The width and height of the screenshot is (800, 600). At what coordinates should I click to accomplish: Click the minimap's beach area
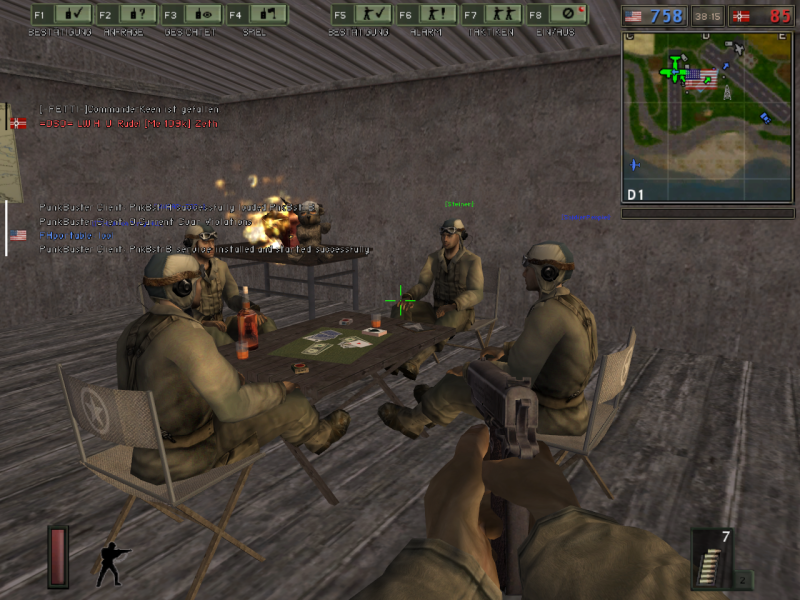coord(720,150)
